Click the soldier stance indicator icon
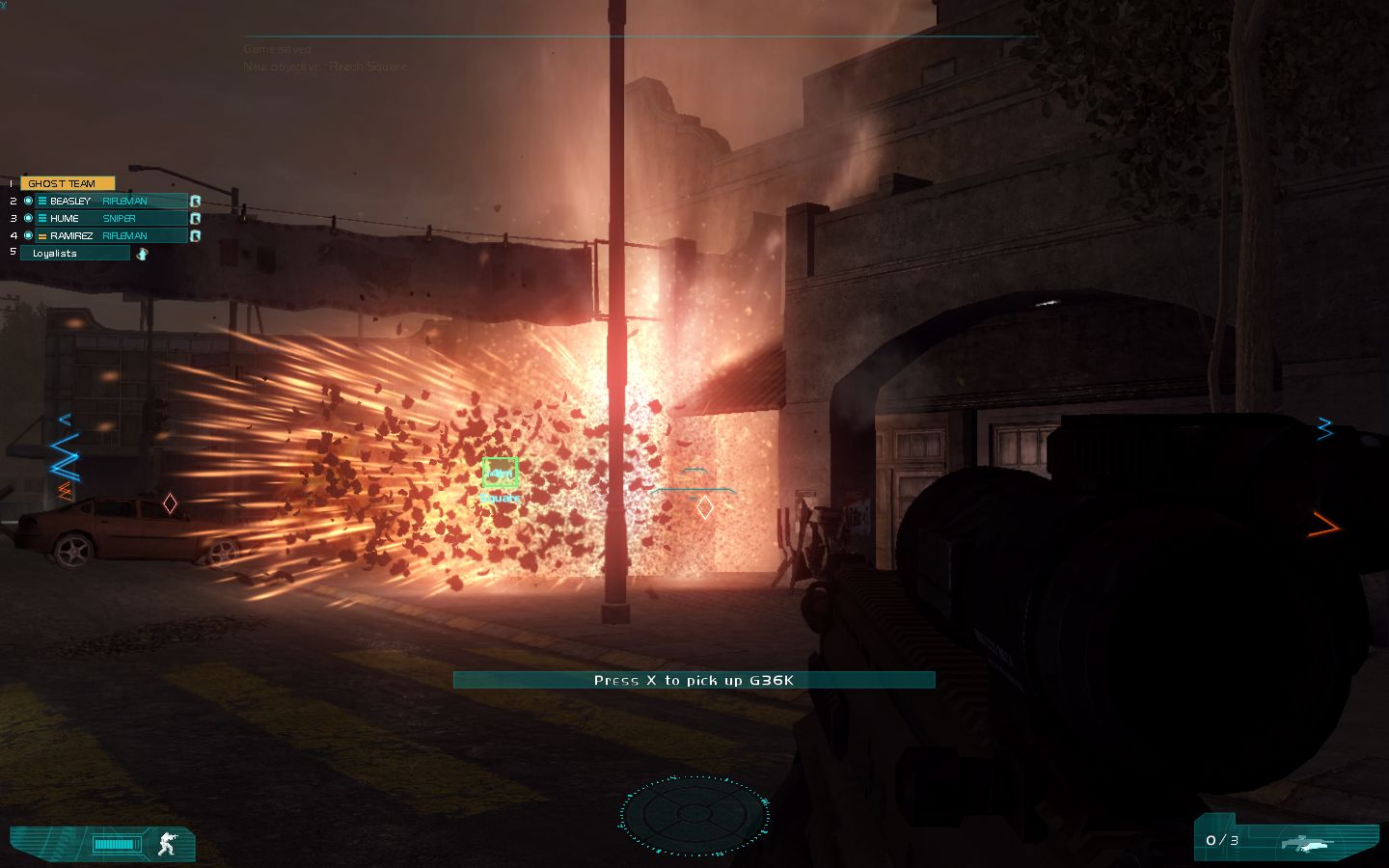The image size is (1389, 868). (x=167, y=845)
